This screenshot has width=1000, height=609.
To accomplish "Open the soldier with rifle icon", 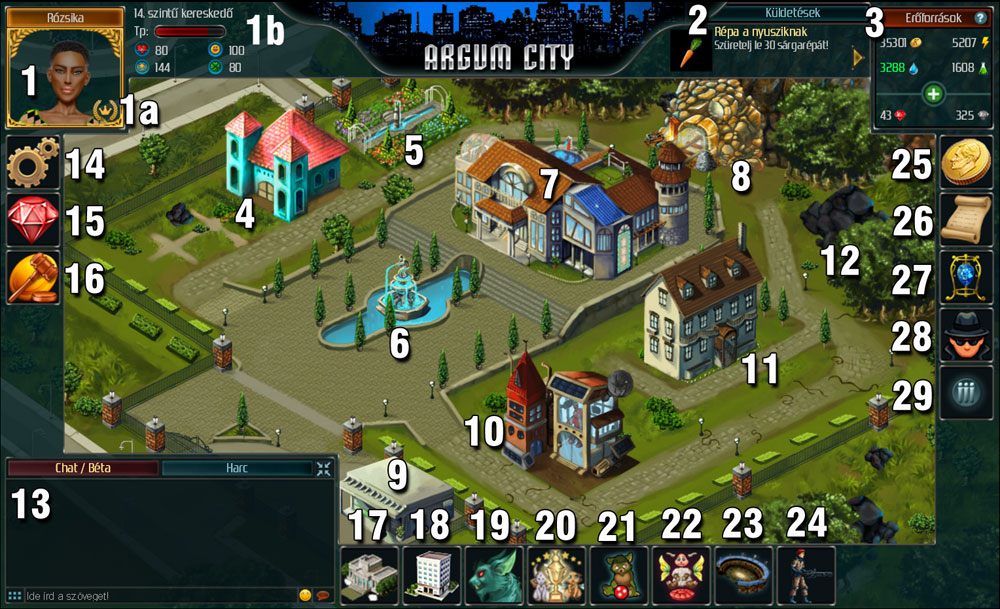I will pos(805,575).
